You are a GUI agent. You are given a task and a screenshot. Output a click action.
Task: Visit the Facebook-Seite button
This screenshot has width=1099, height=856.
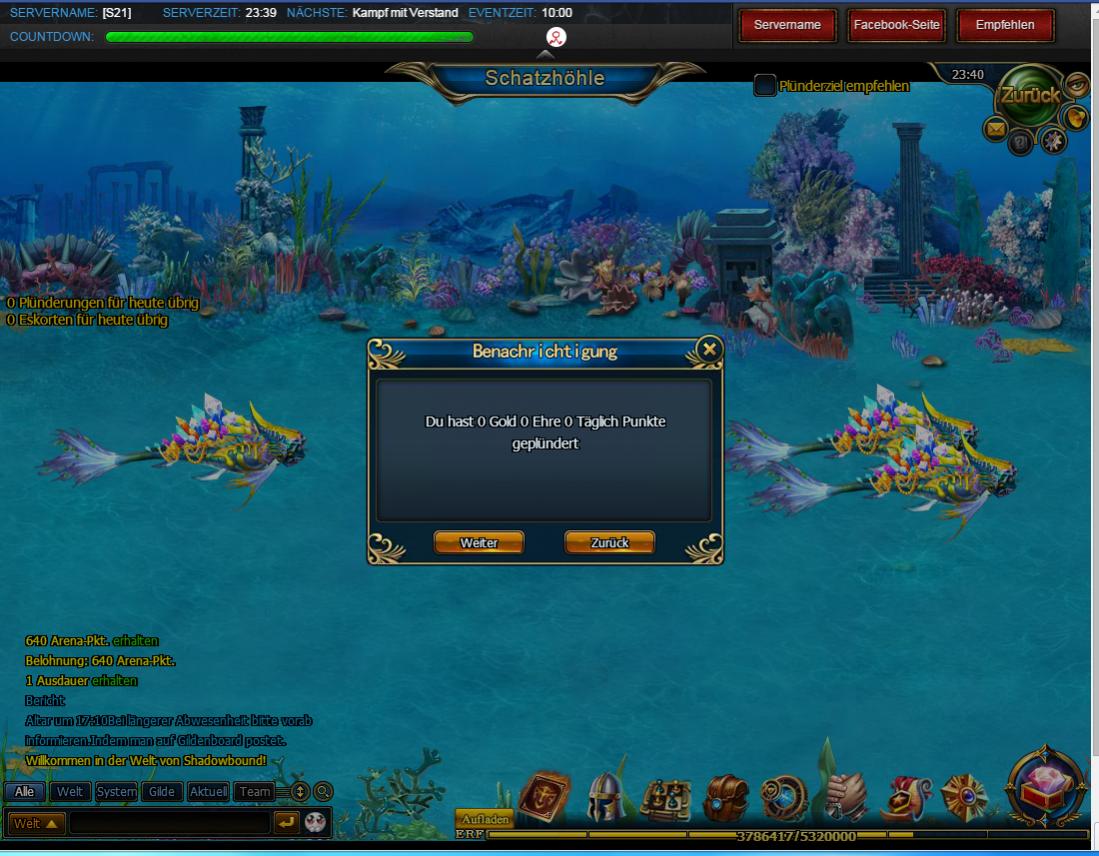point(896,25)
